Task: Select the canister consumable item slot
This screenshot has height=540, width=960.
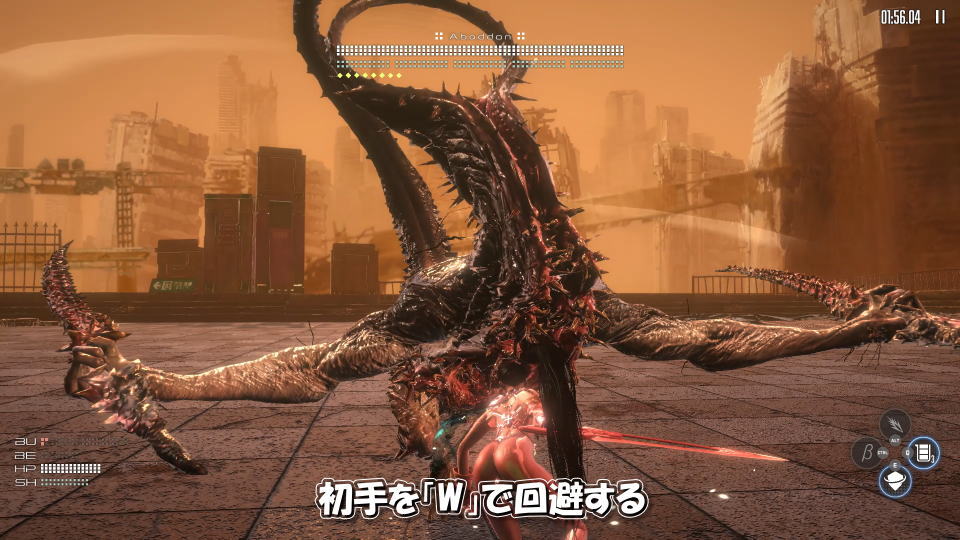Action: click(x=924, y=453)
